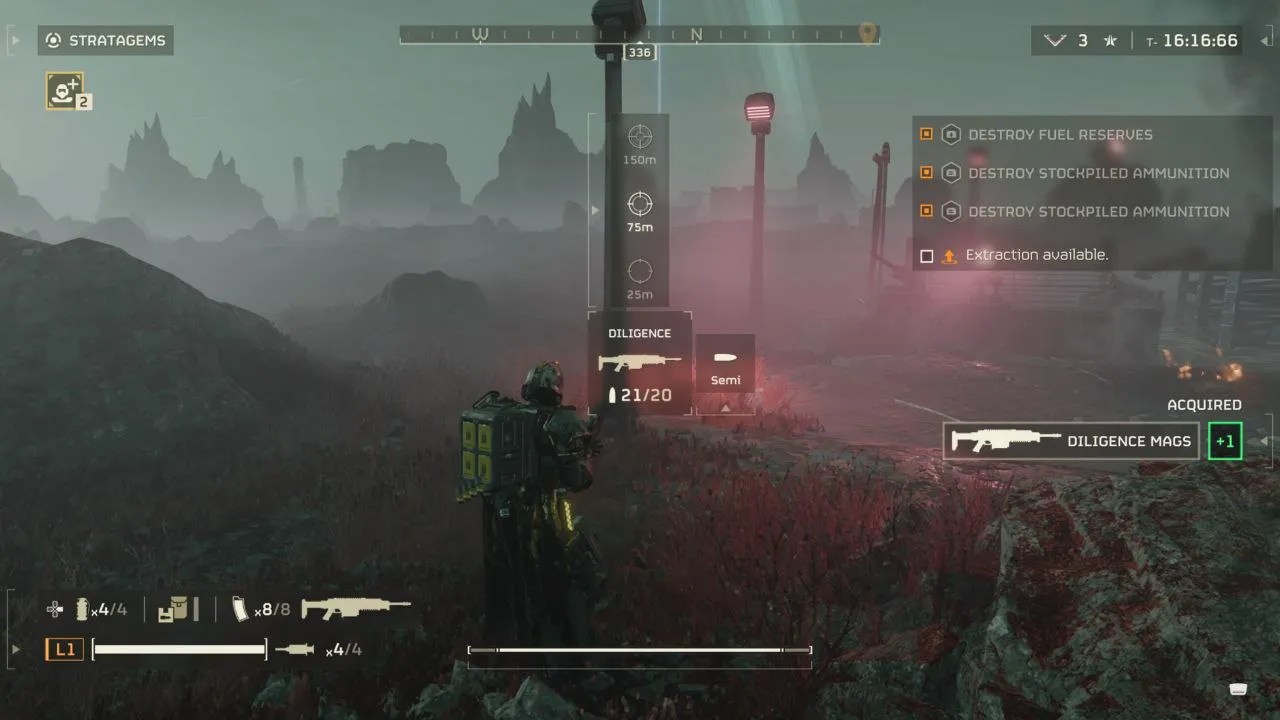The height and width of the screenshot is (720, 1280).
Task: Click the stamina bar at bottom center
Action: [637, 650]
